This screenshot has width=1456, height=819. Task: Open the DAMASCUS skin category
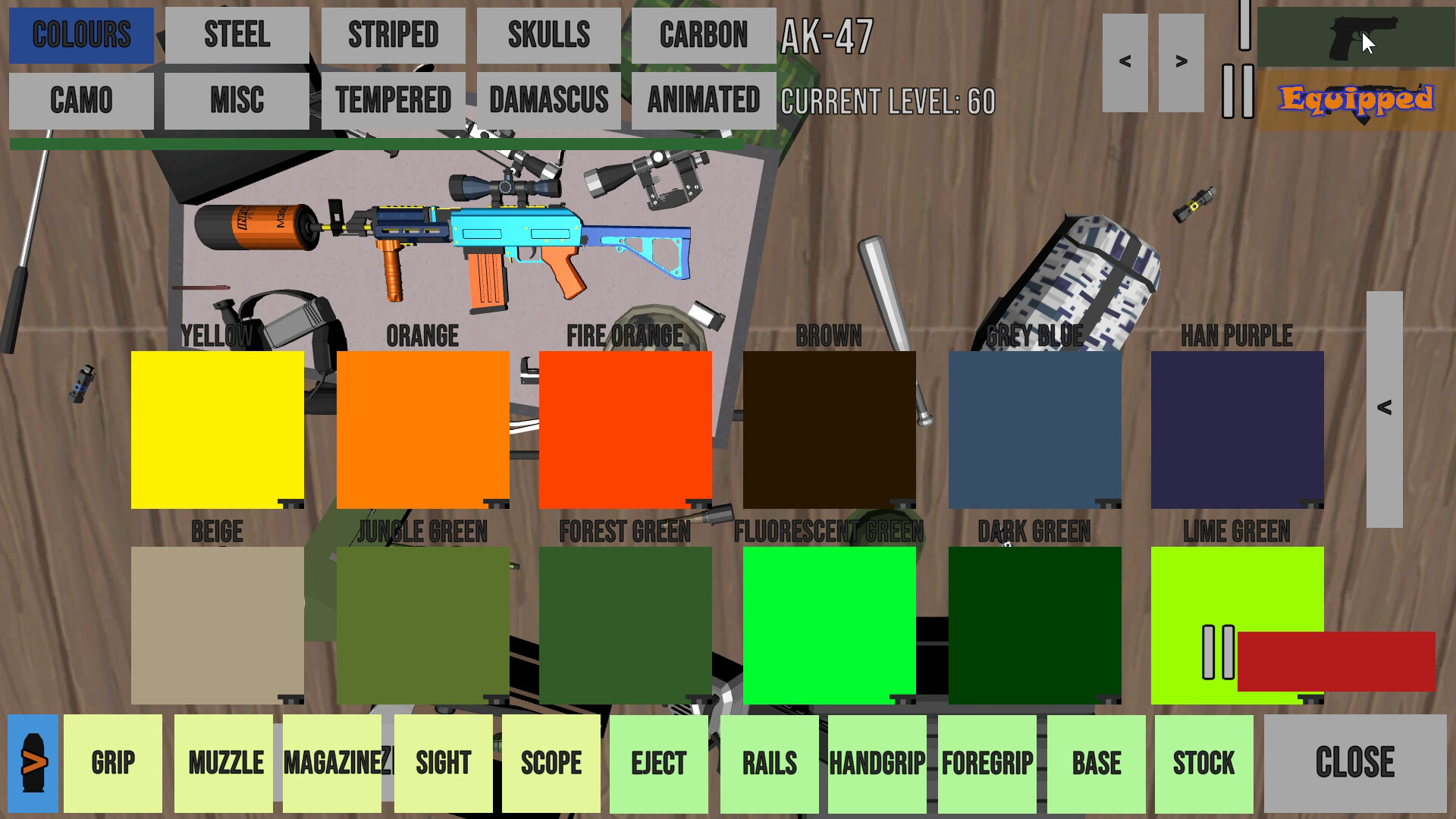click(548, 99)
